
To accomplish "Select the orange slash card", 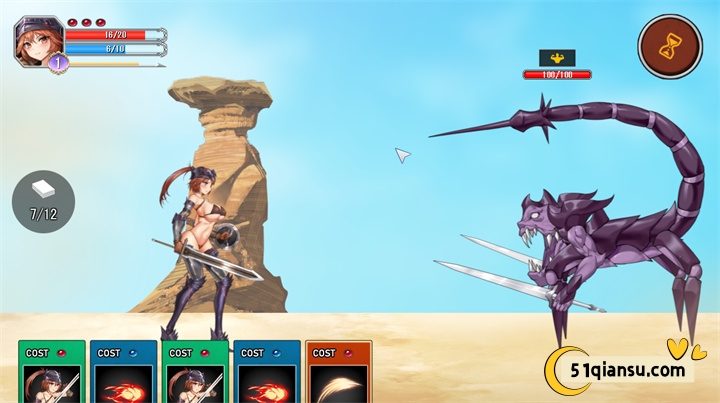I will [338, 374].
